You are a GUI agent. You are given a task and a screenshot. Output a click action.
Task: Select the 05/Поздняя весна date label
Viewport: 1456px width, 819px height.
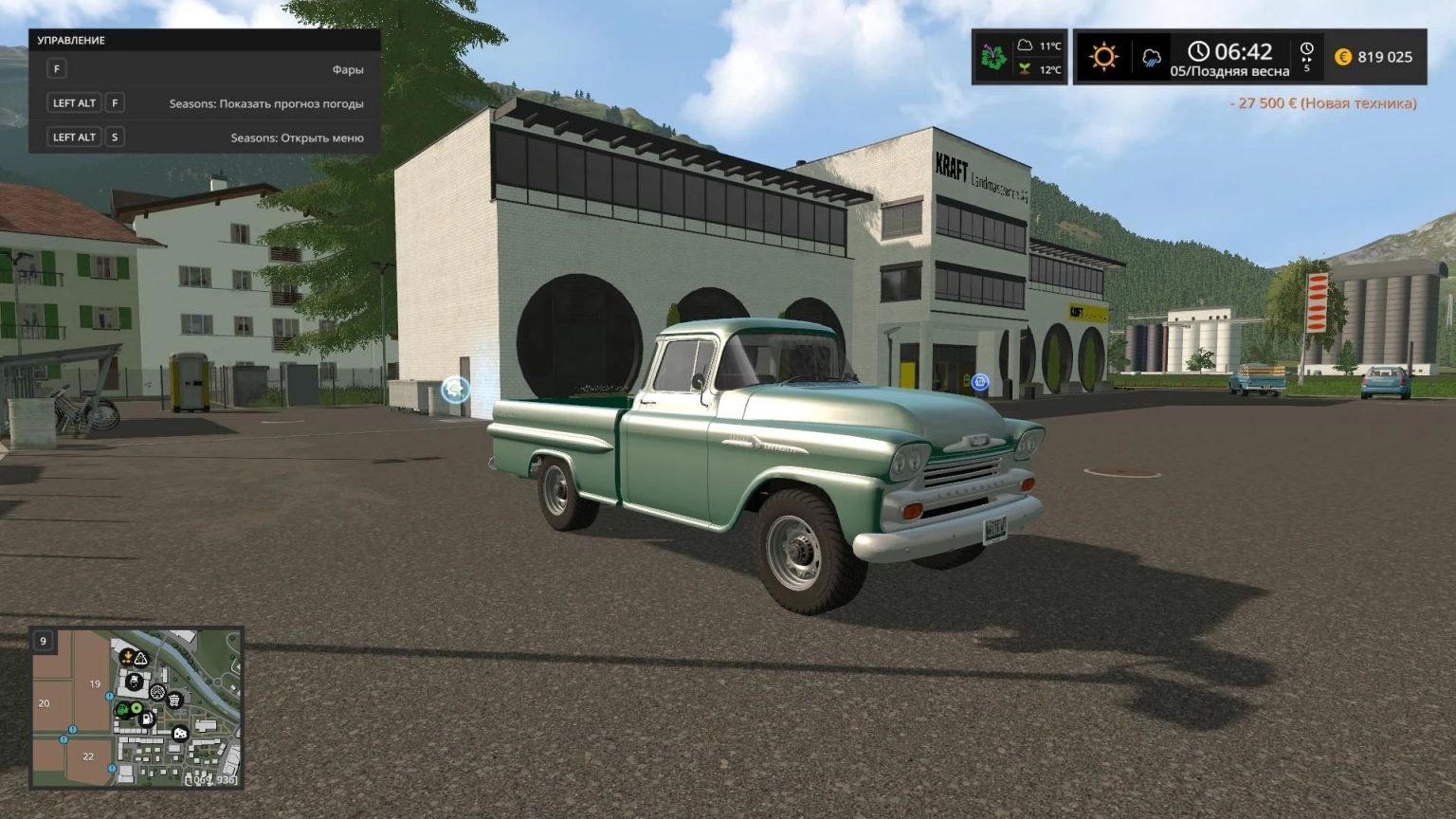tap(1230, 70)
